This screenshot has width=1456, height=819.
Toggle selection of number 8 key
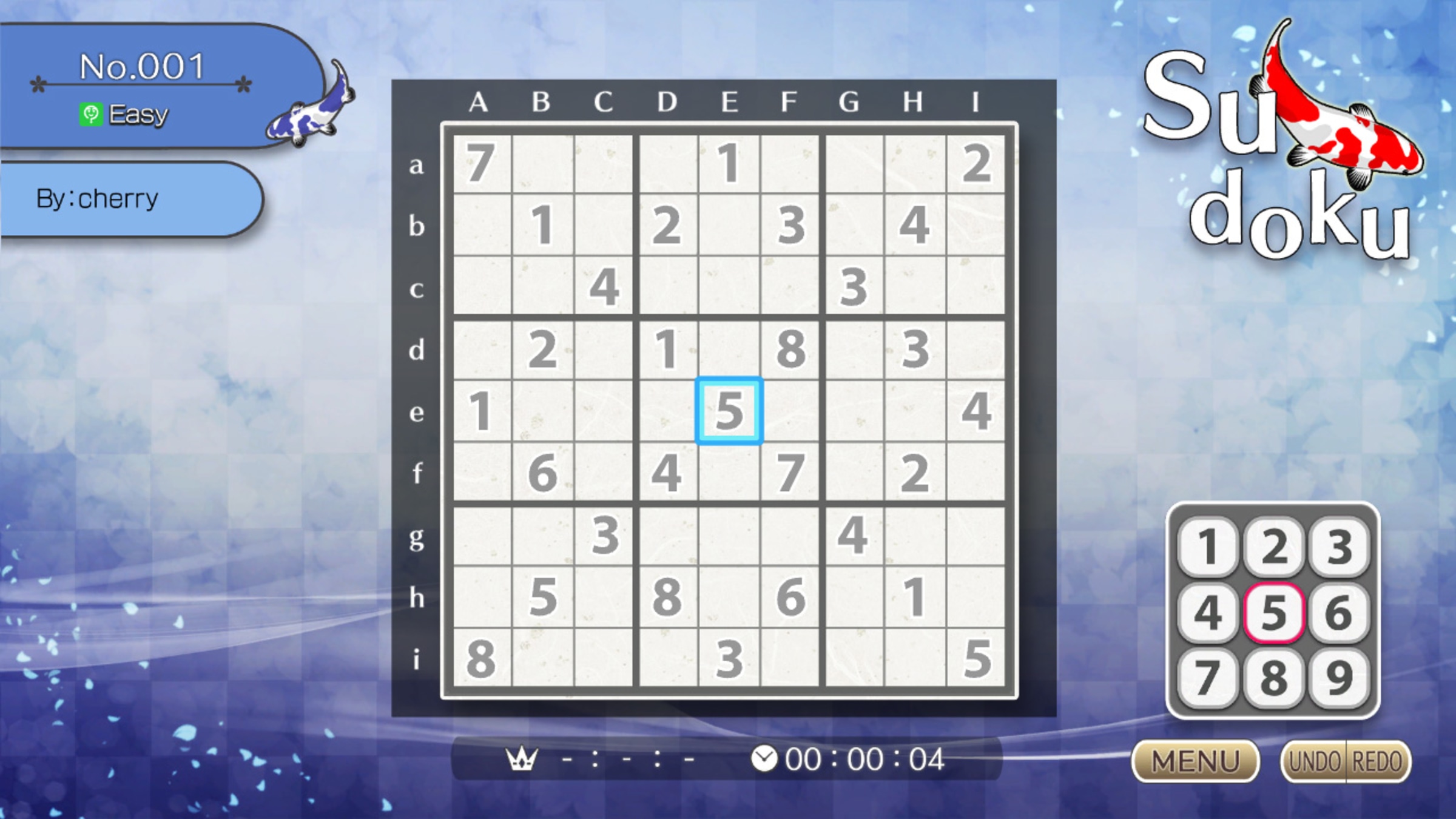tap(1275, 676)
